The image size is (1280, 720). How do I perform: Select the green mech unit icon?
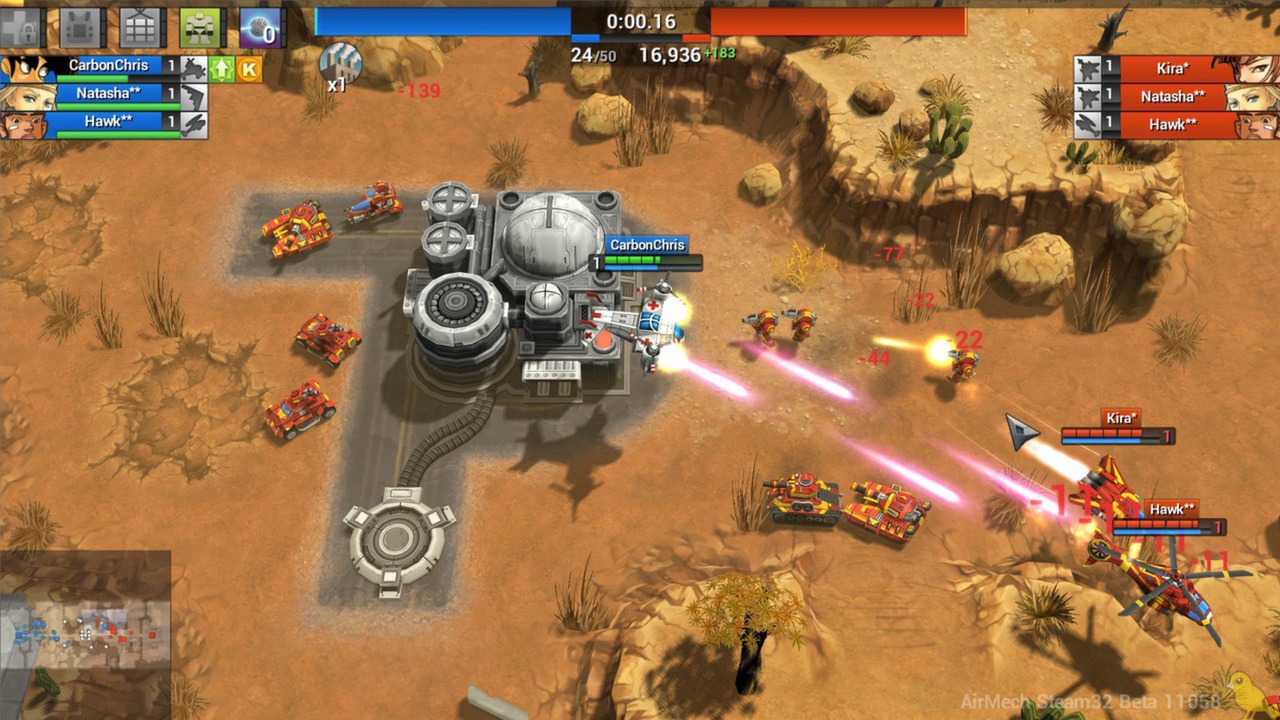pos(199,27)
